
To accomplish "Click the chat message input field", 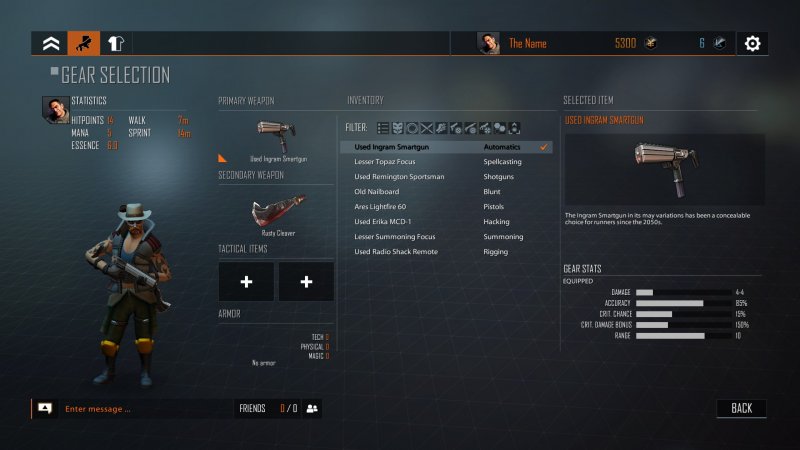I will 140,408.
